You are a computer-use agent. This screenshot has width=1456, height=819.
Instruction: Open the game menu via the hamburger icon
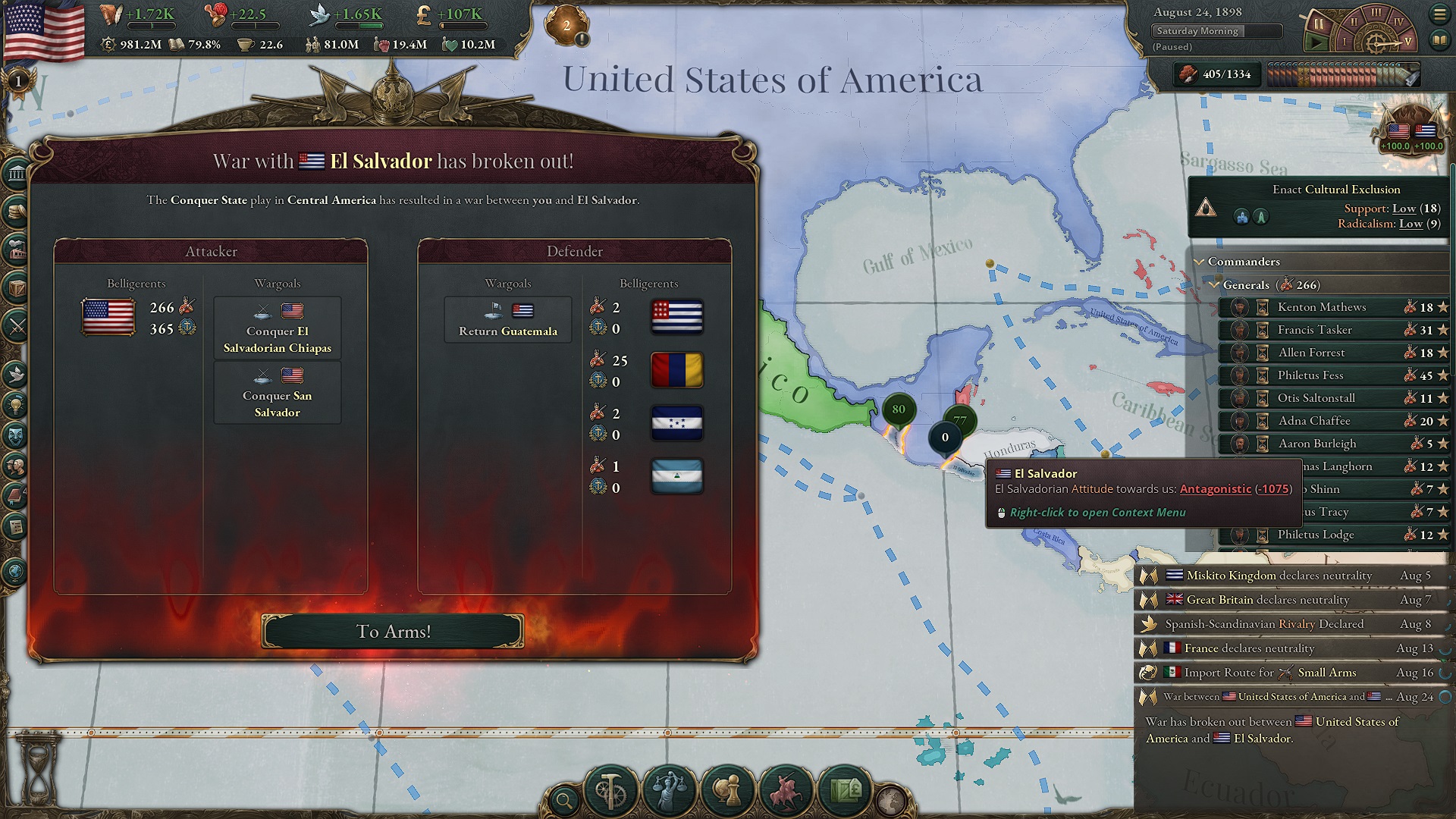(1439, 14)
